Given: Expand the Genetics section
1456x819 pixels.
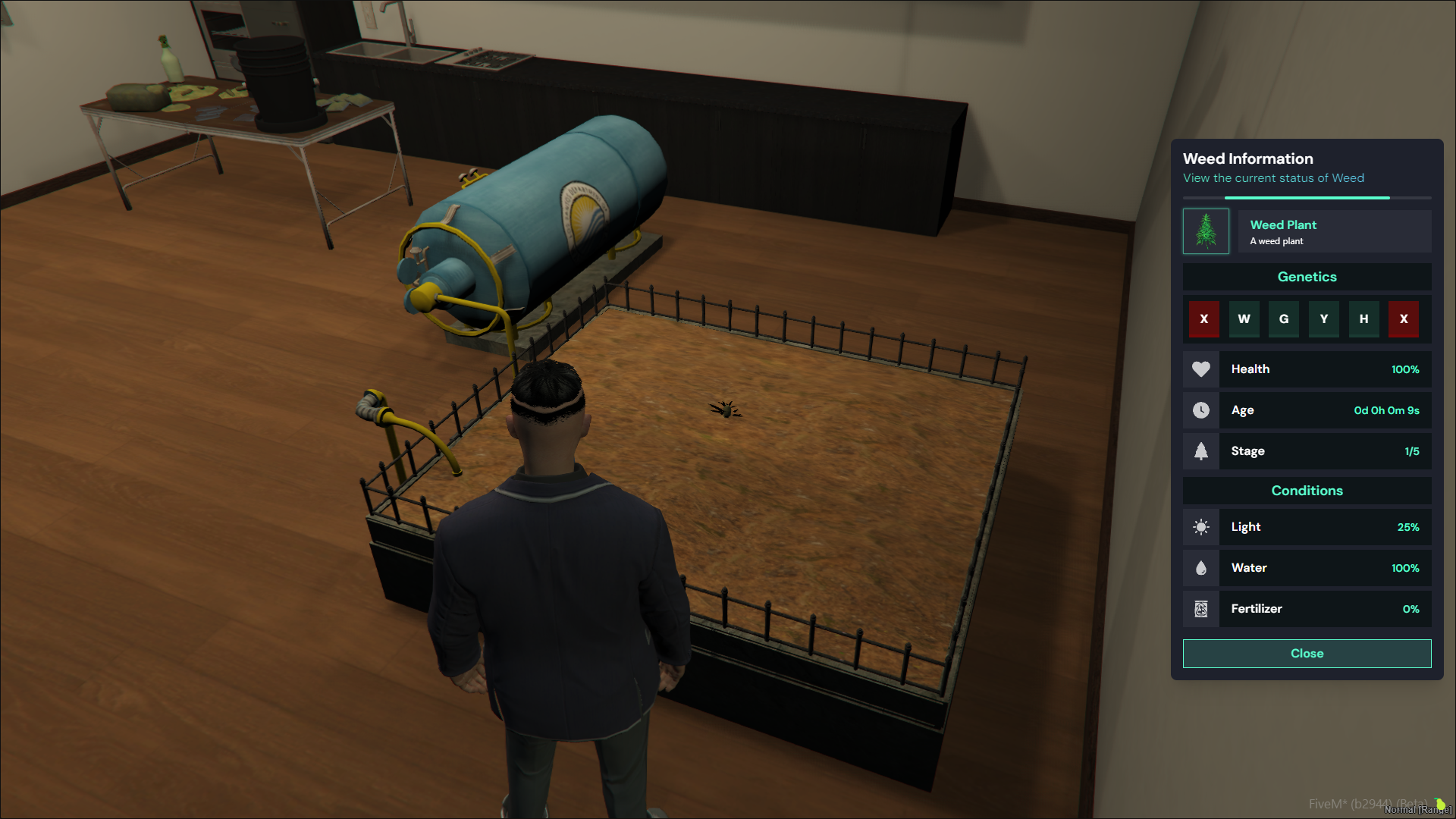Looking at the screenshot, I should coord(1307,277).
